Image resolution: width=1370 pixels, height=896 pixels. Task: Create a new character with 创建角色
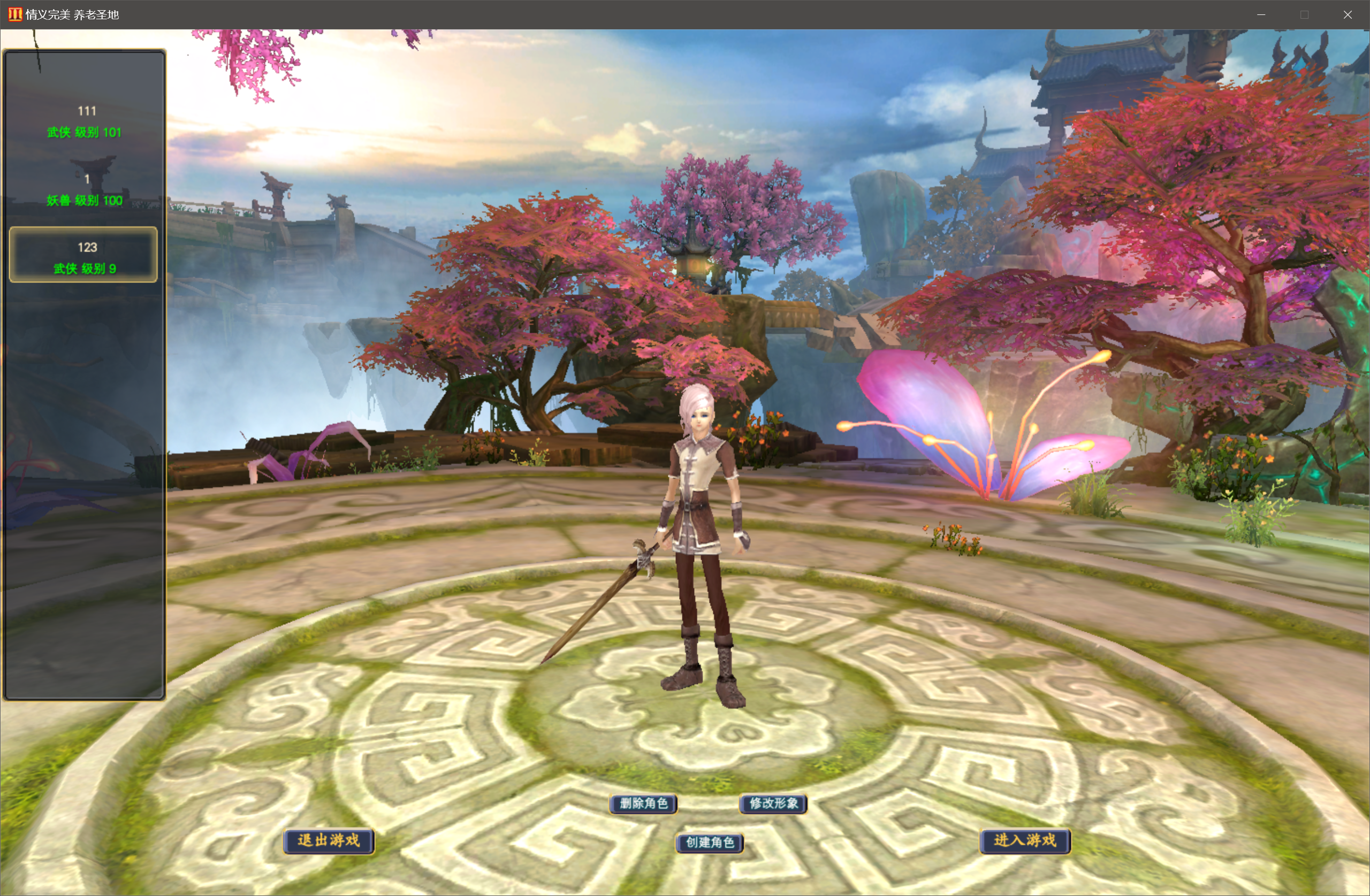tap(709, 842)
